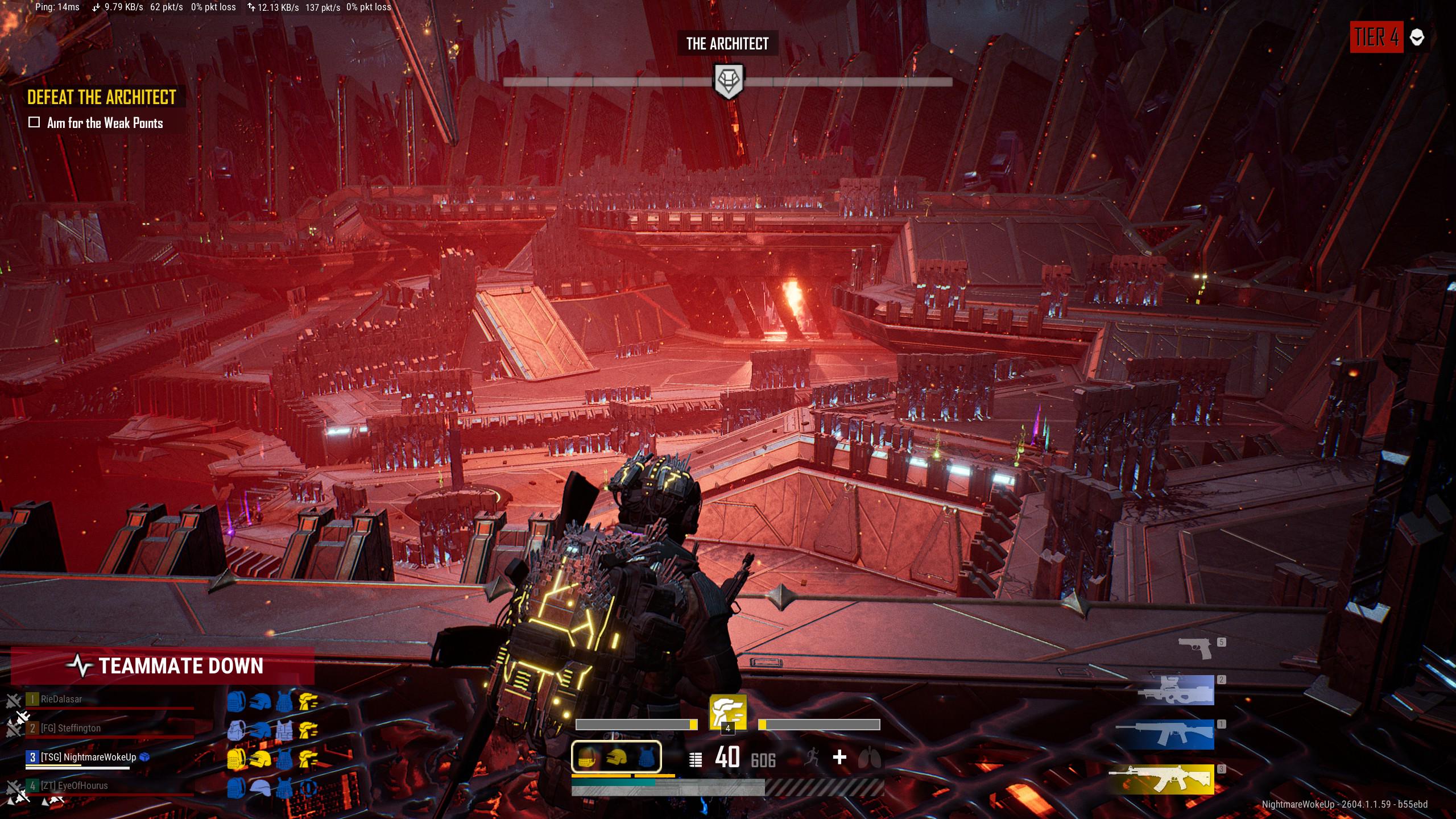Select teammate RieDalasar in squad list

pos(61,699)
